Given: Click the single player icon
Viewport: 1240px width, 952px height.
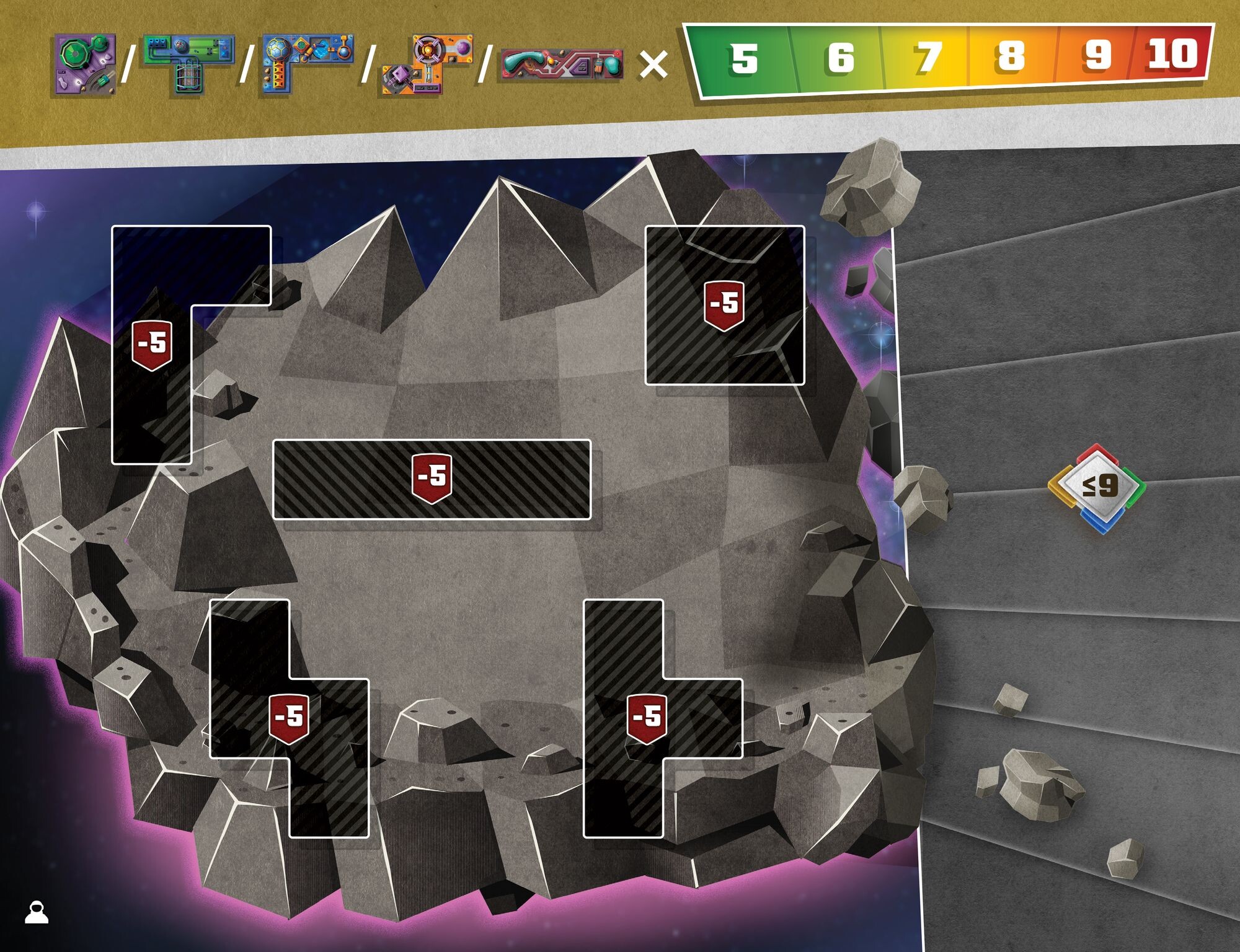Looking at the screenshot, I should click(x=37, y=912).
